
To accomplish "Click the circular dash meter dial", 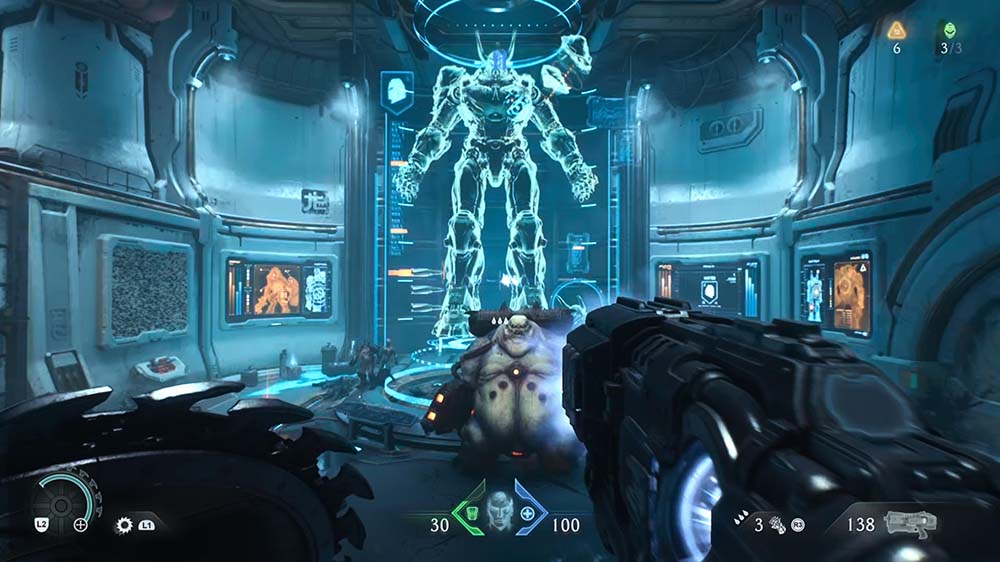I will pyautogui.click(x=60, y=503).
